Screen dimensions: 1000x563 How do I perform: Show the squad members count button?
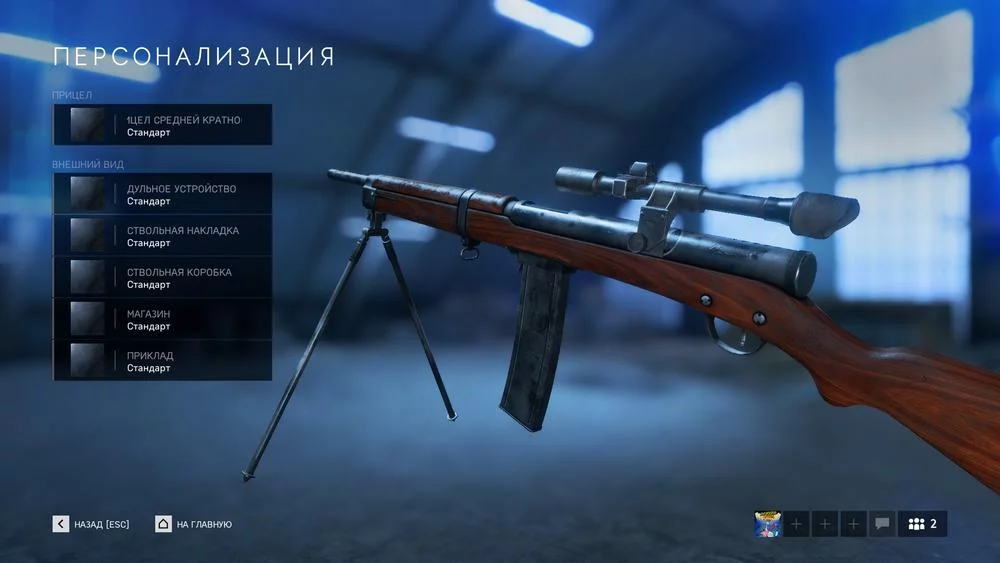(922, 524)
